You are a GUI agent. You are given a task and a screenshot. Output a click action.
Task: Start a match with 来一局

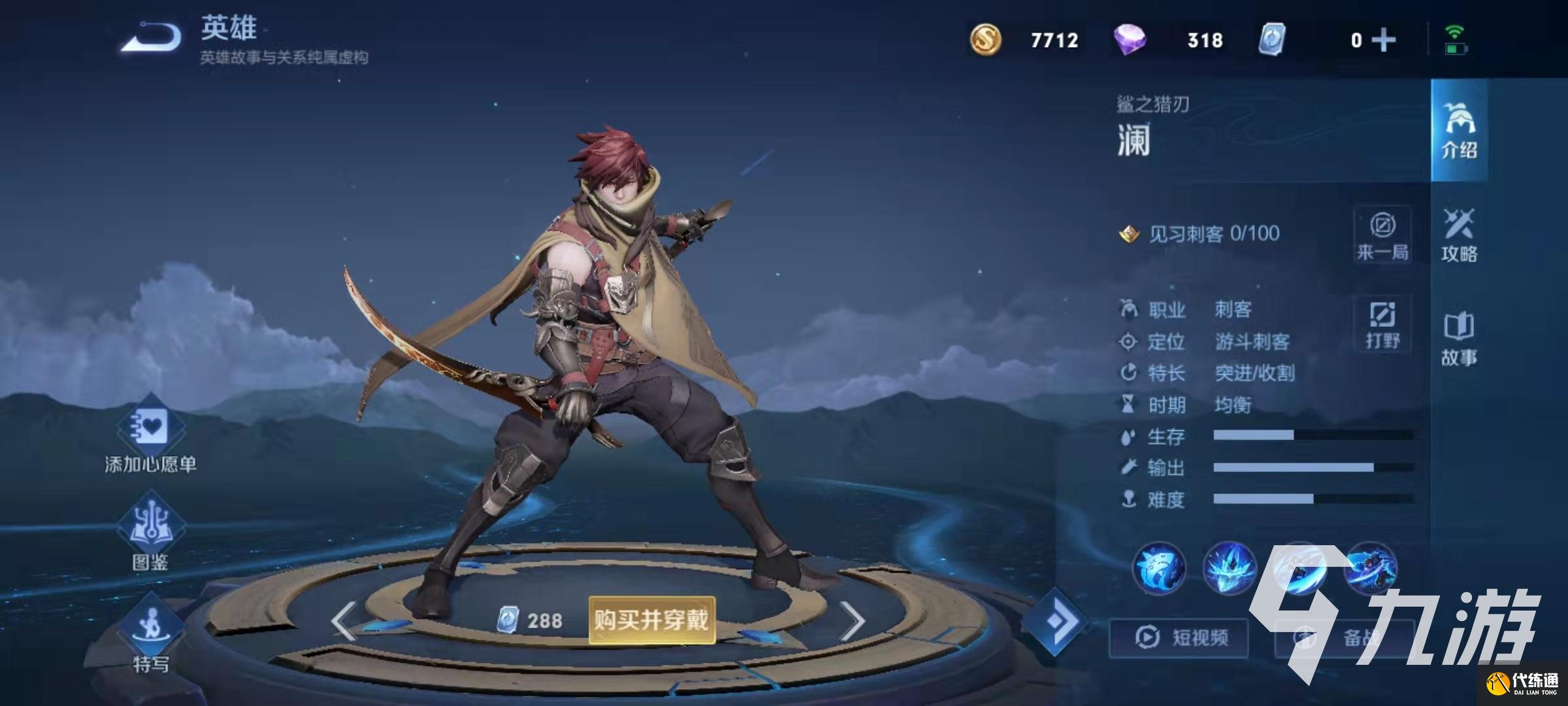1382,235
